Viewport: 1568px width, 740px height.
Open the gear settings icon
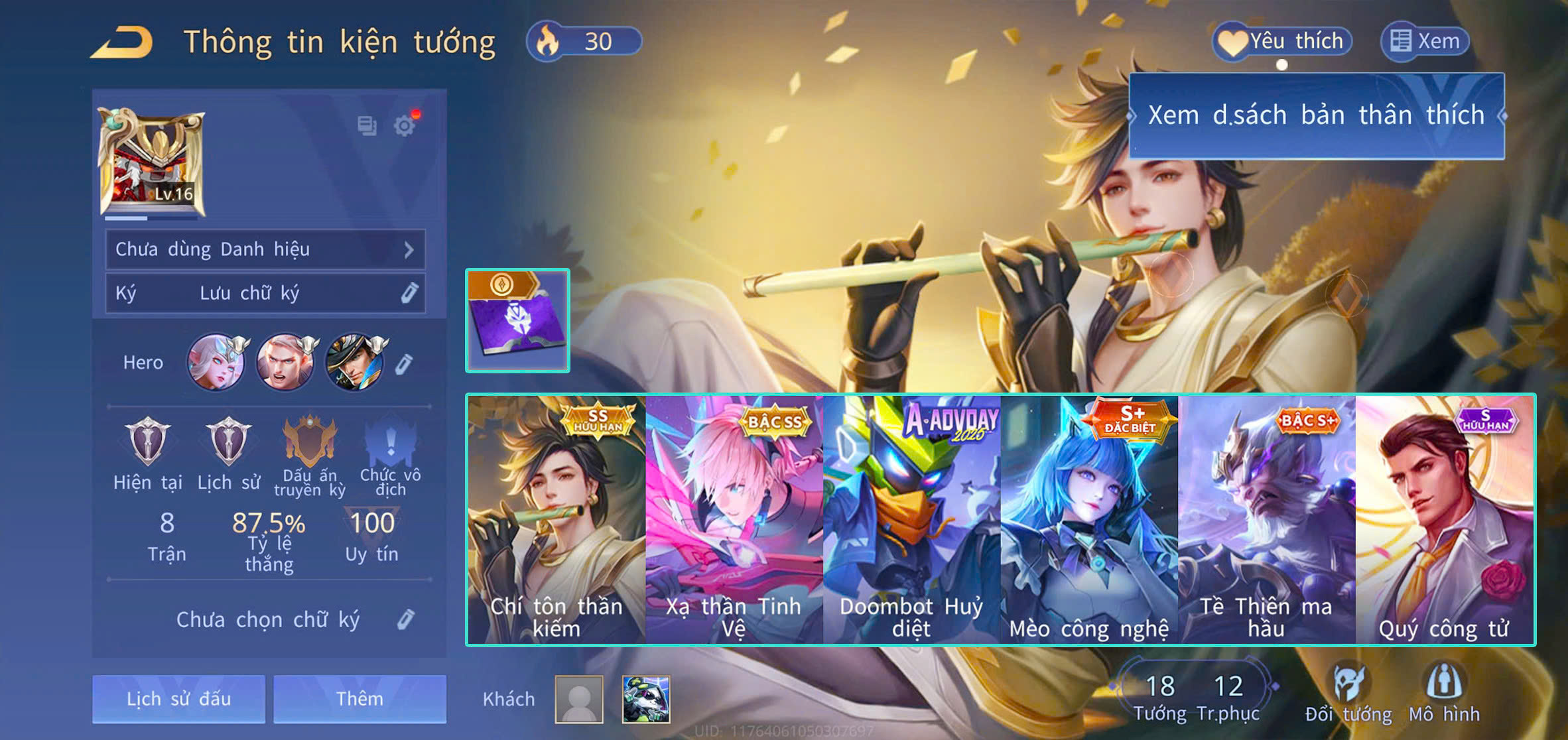tap(405, 125)
